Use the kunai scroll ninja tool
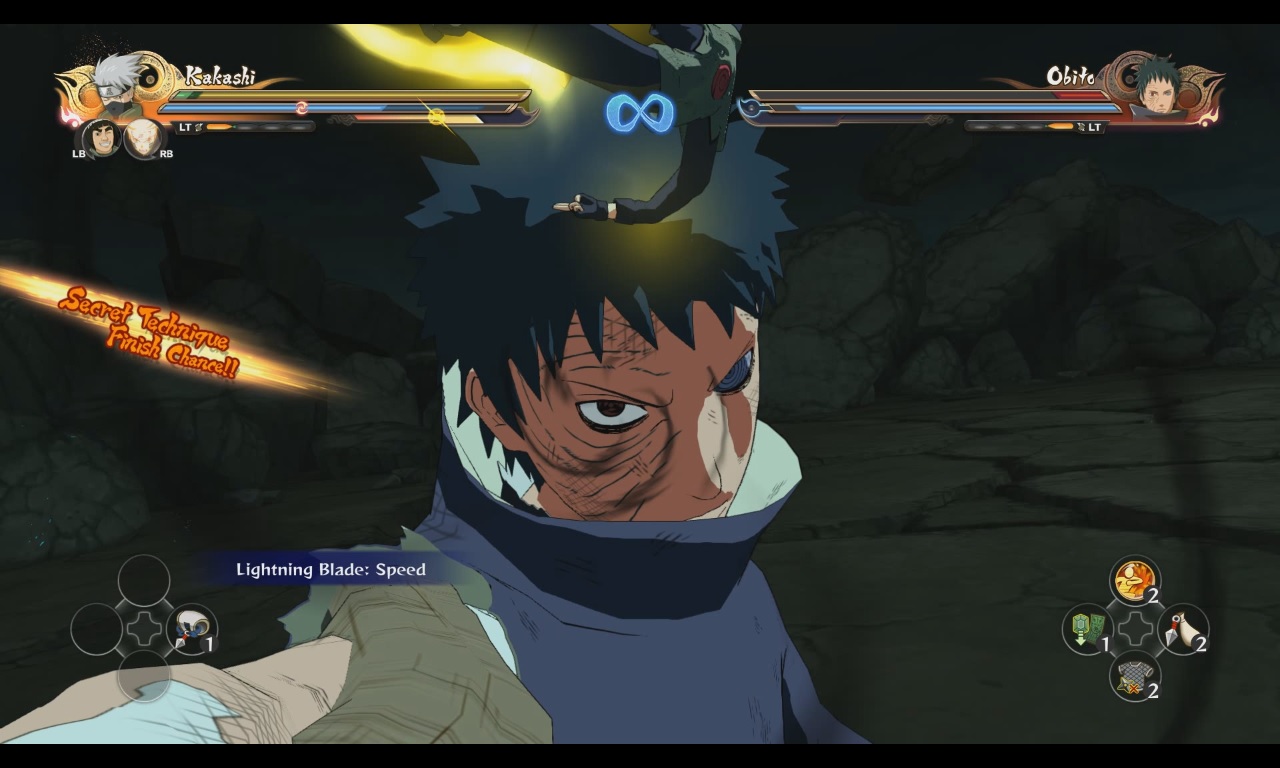This screenshot has height=768, width=1280. (x=190, y=629)
